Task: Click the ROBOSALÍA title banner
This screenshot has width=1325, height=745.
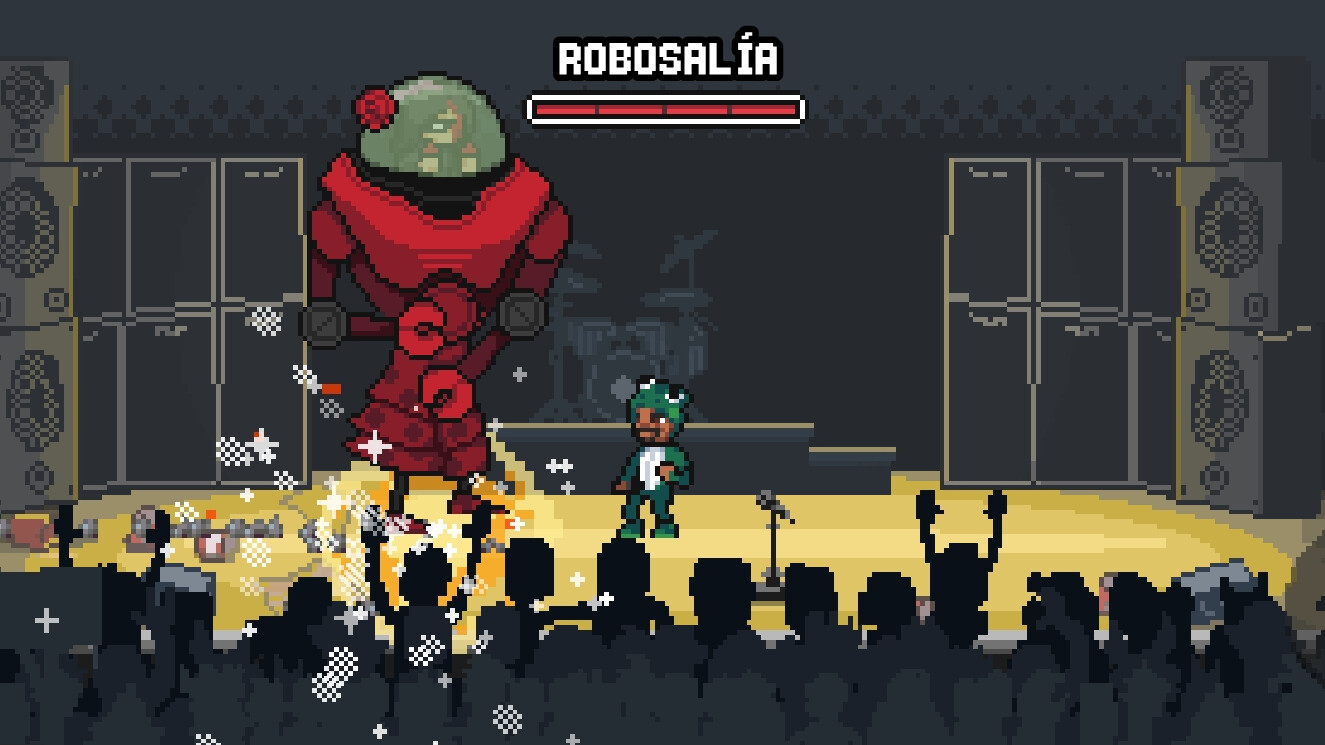Action: pos(665,58)
